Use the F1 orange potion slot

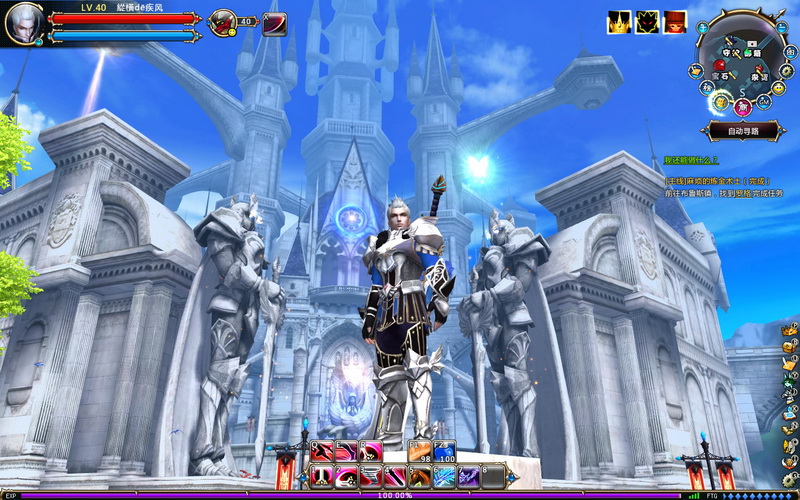click(x=420, y=452)
